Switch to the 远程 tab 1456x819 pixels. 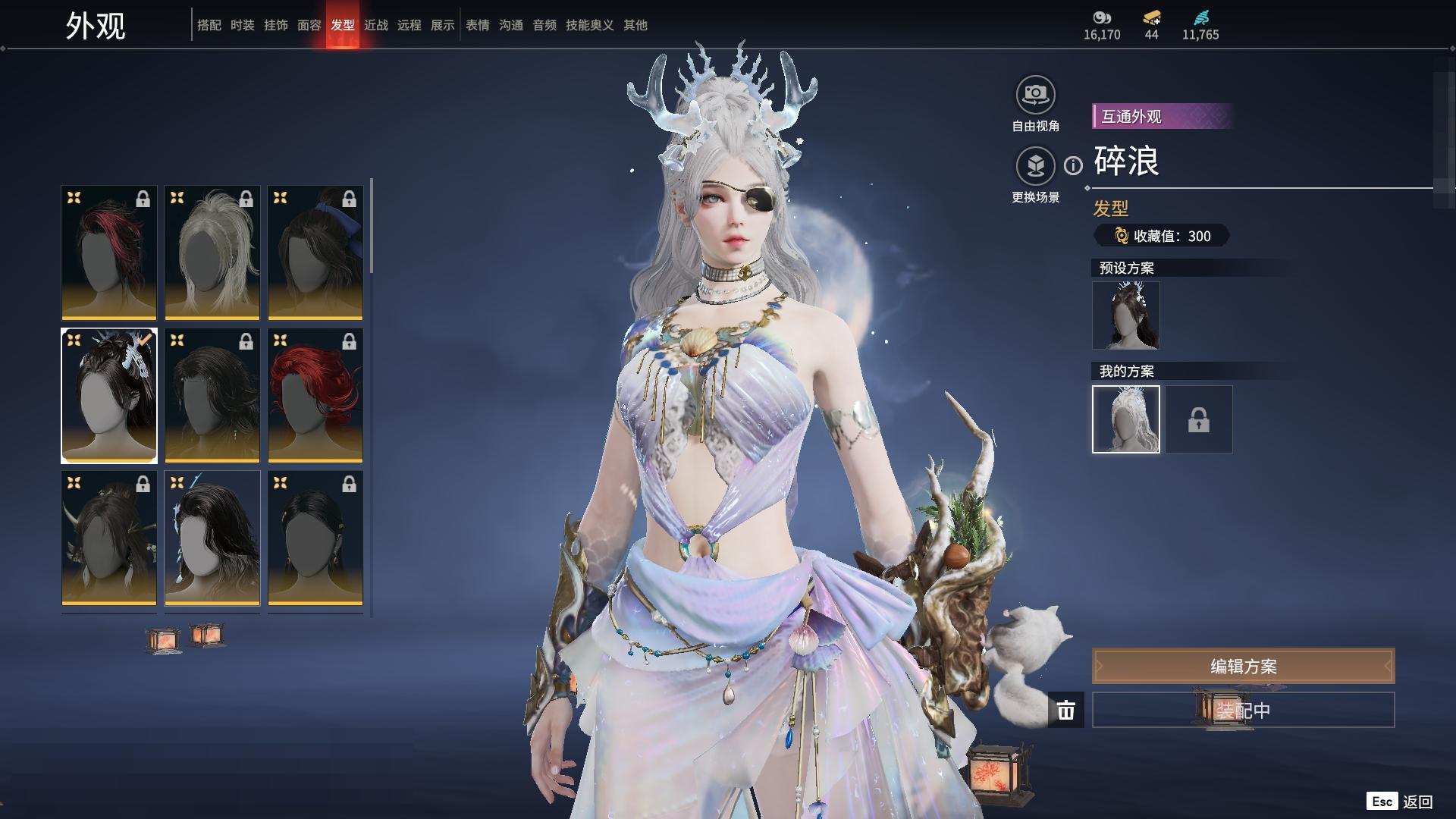click(x=409, y=25)
